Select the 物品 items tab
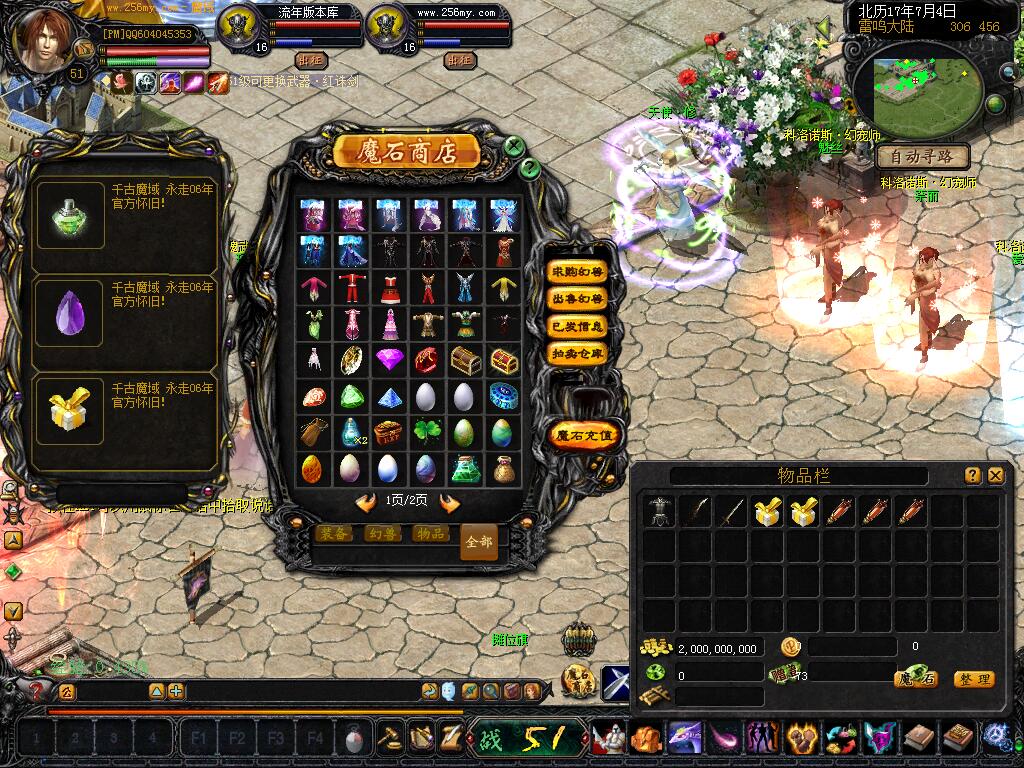1024x768 pixels. pyautogui.click(x=430, y=534)
